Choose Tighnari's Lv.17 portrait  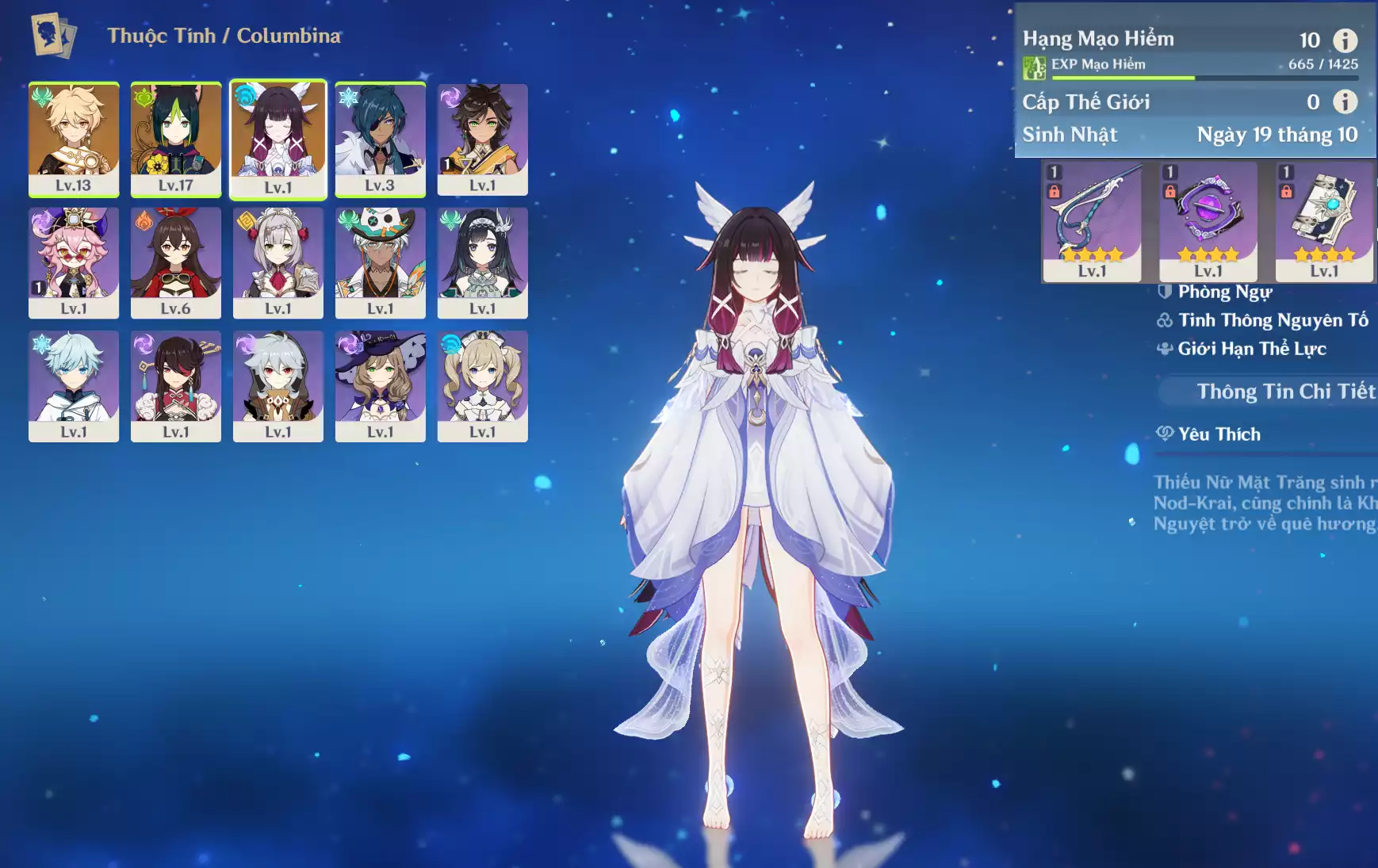coord(176,139)
